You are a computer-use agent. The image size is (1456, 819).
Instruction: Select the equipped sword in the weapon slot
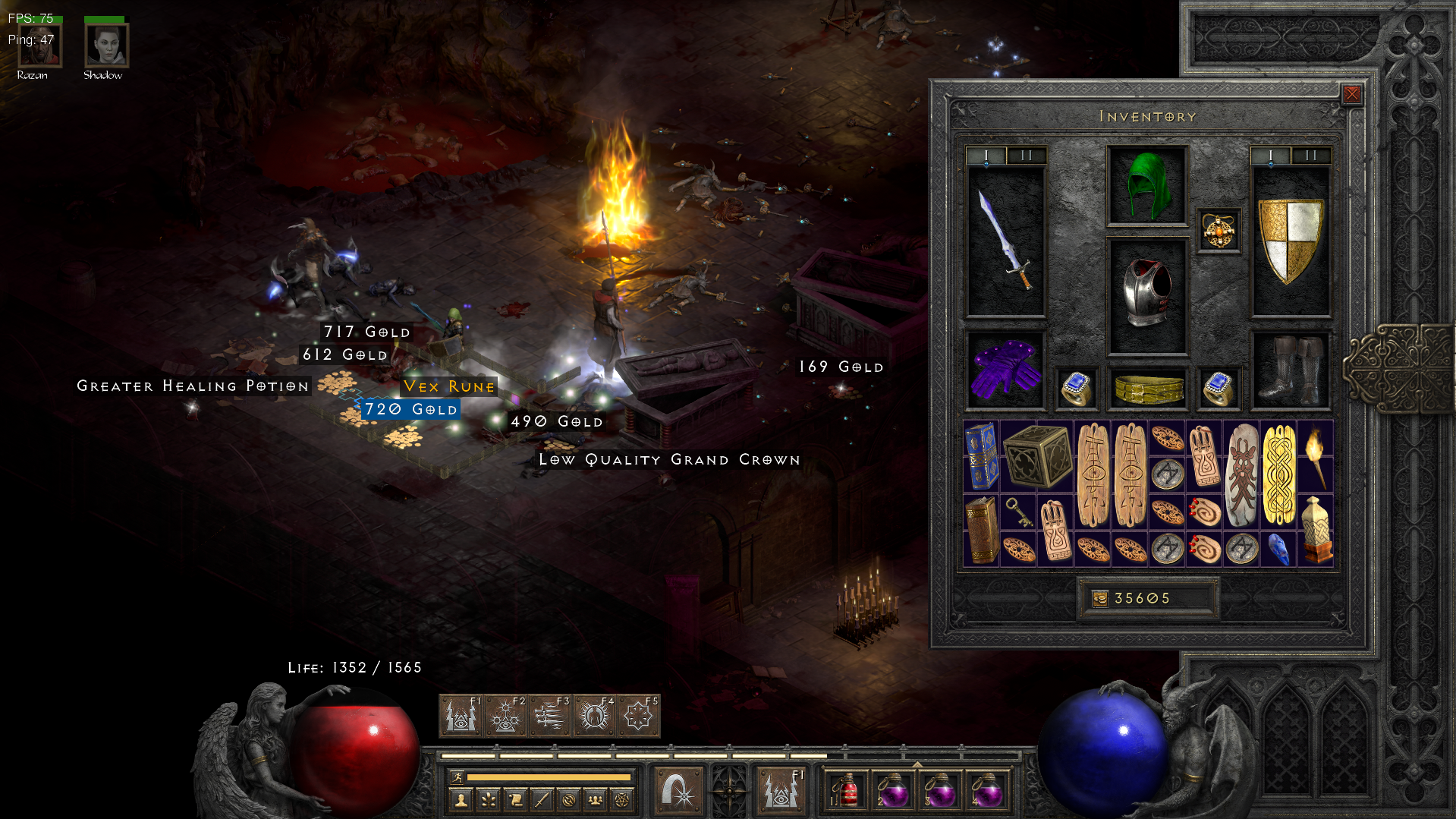click(x=1005, y=241)
